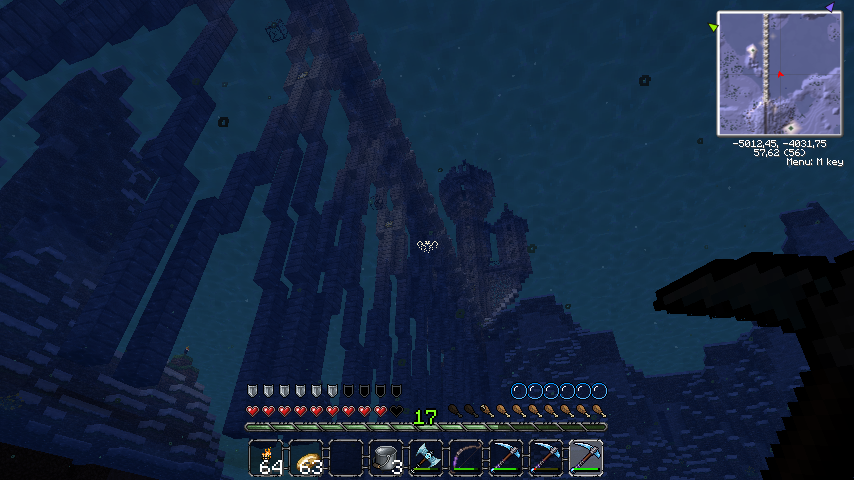Select the torch stack in the hotbar
This screenshot has width=854, height=480.
(x=267, y=457)
